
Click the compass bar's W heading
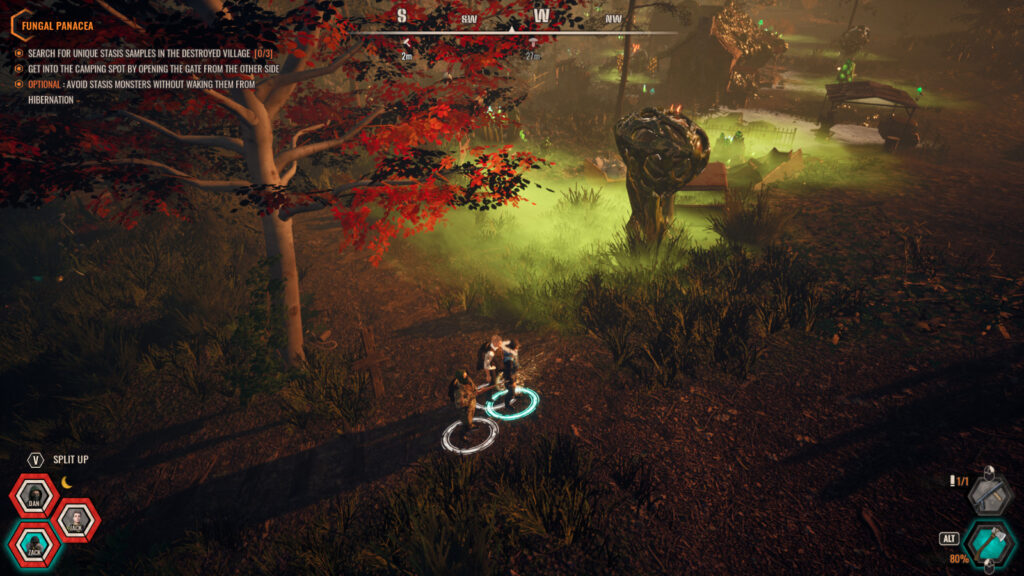(x=541, y=16)
